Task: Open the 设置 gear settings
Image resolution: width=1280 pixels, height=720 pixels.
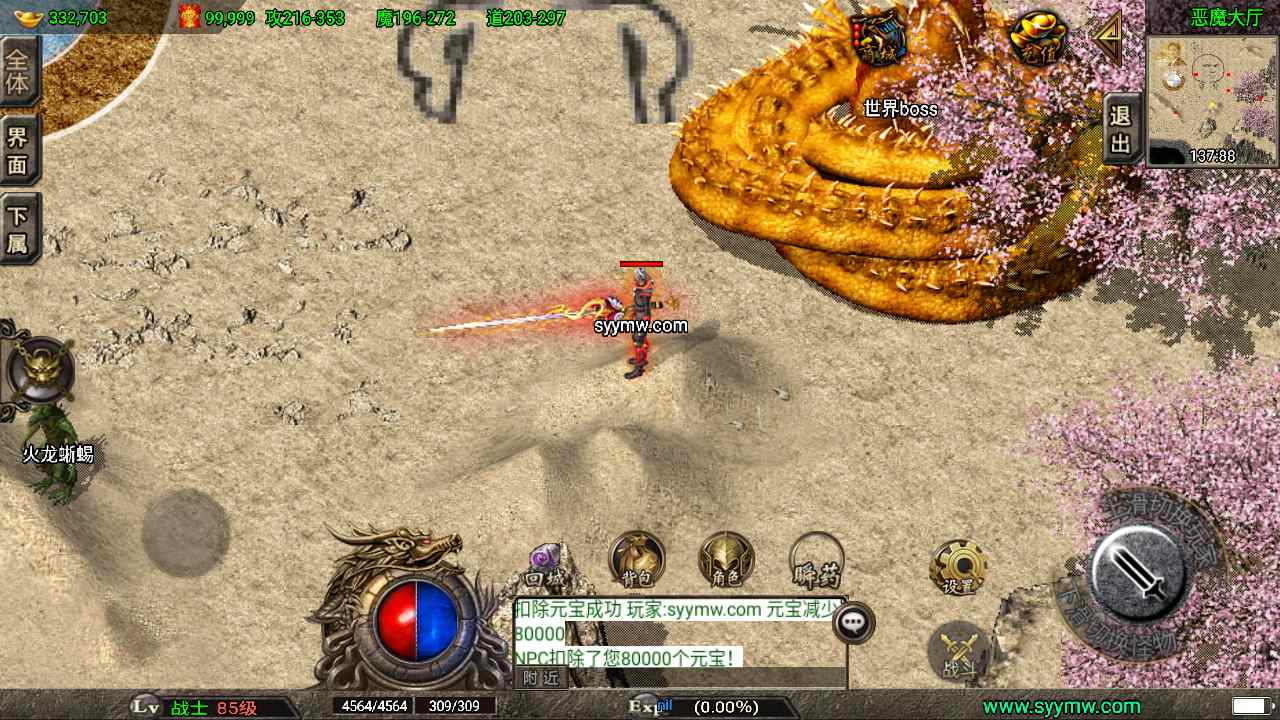Action: [x=959, y=567]
